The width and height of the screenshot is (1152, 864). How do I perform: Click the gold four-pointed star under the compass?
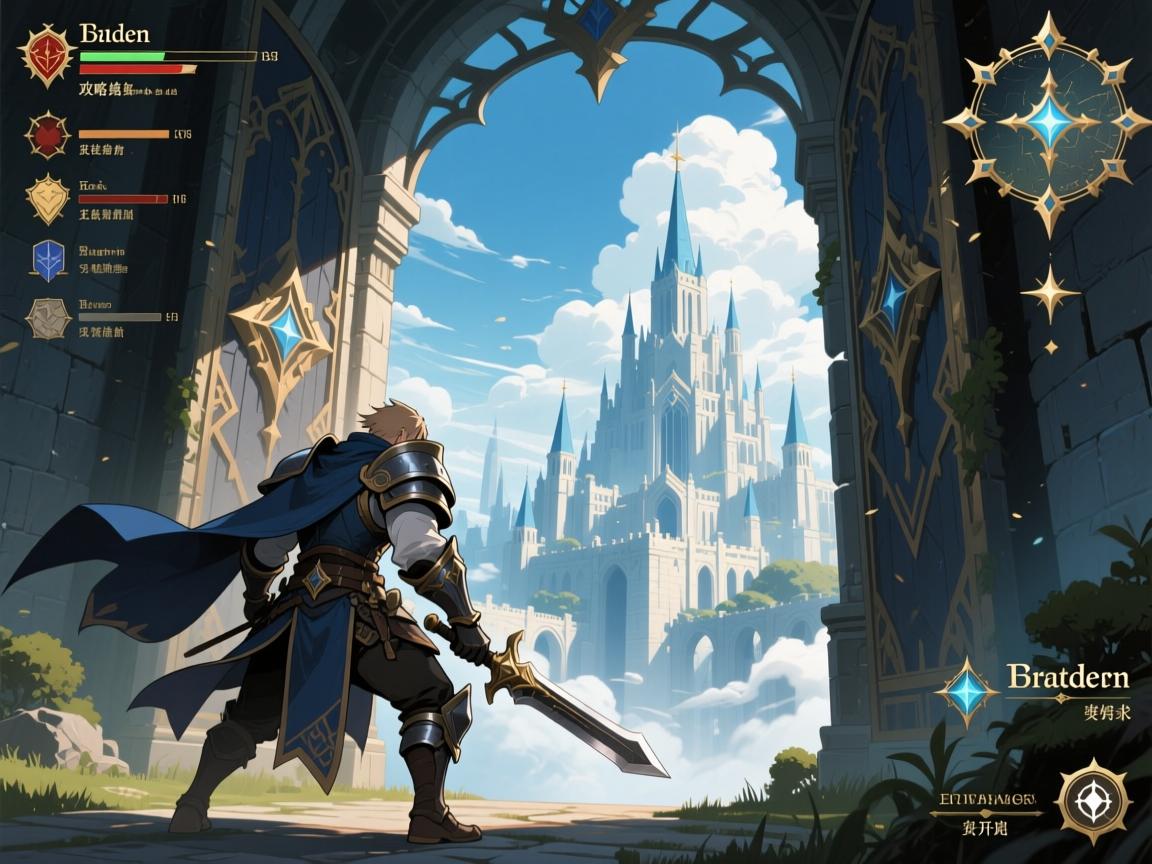point(1050,293)
